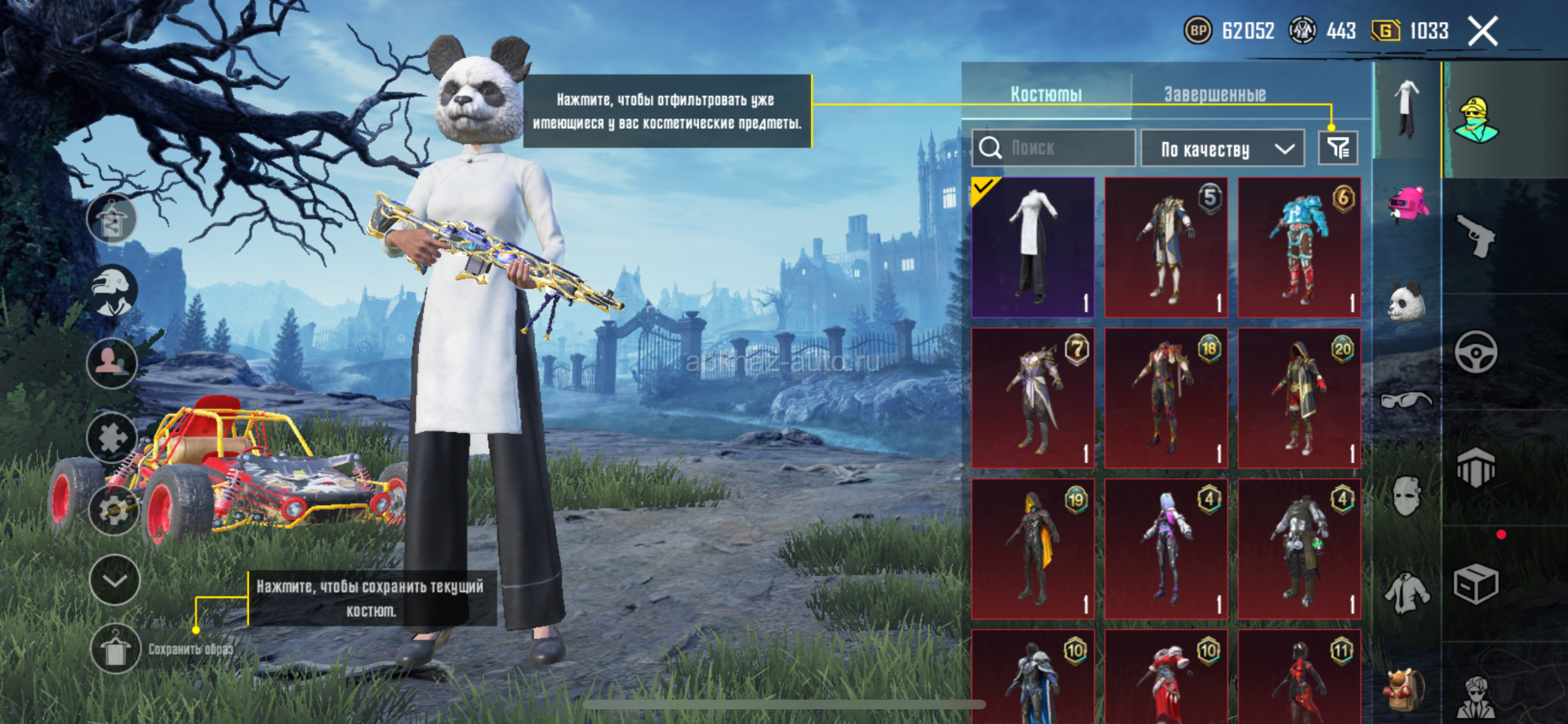The image size is (1568, 724).
Task: Open the pistol weapons category
Action: tap(1477, 236)
